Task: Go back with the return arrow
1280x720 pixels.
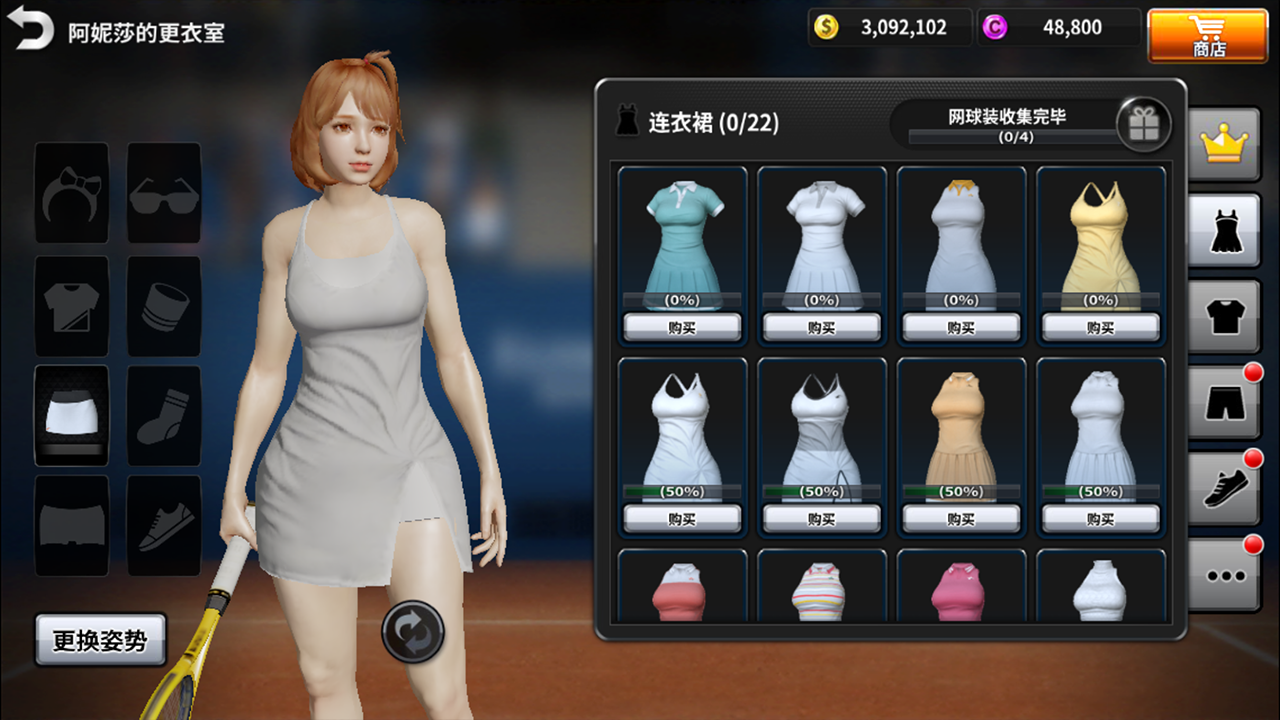Action: [33, 31]
